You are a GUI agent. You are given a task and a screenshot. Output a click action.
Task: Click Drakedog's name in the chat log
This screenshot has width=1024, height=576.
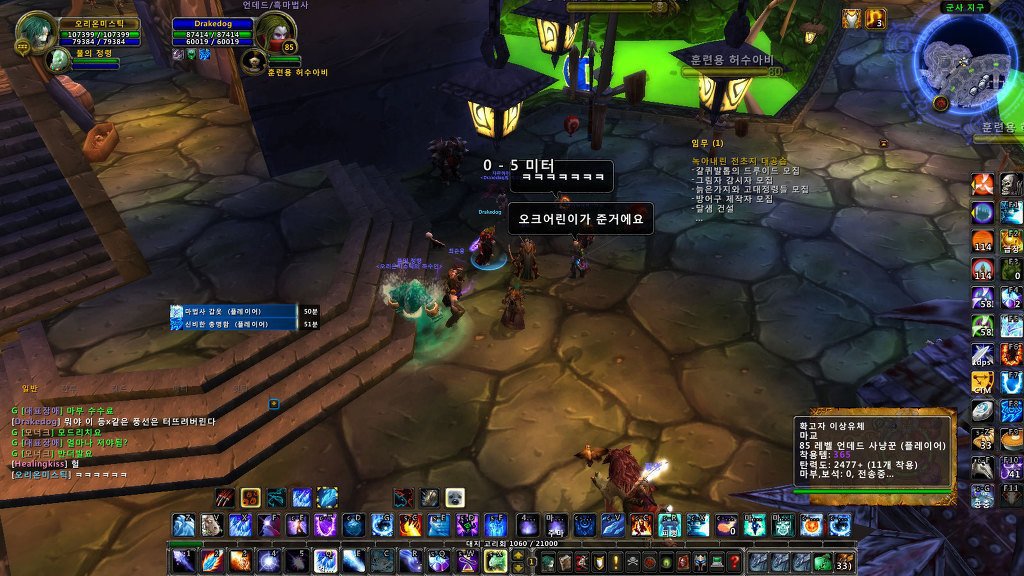coord(36,421)
